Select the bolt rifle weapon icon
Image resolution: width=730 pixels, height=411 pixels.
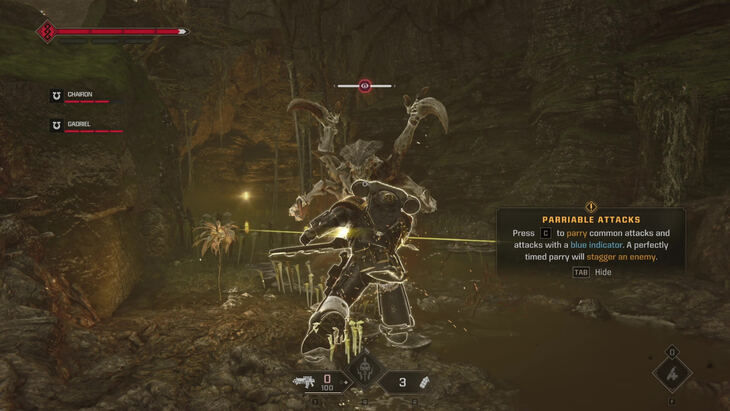pos(303,381)
